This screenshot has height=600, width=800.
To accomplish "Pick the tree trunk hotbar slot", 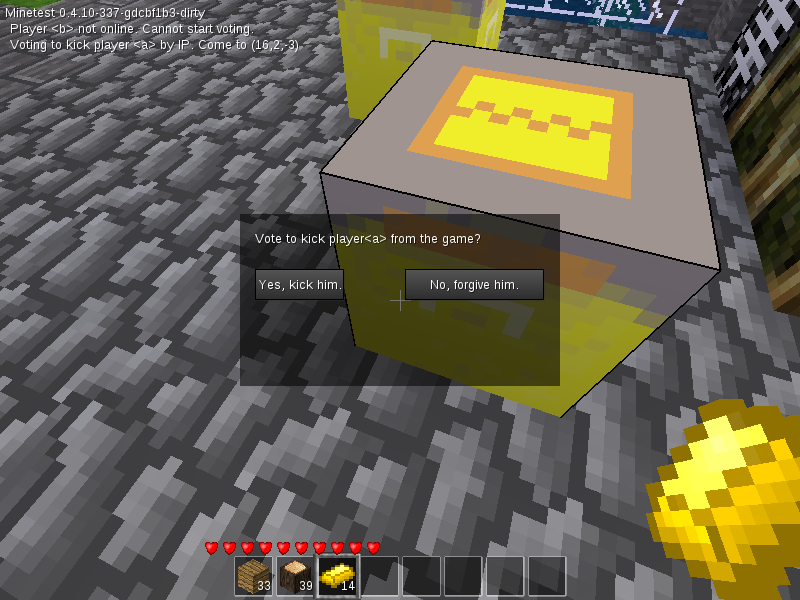I will [295, 576].
